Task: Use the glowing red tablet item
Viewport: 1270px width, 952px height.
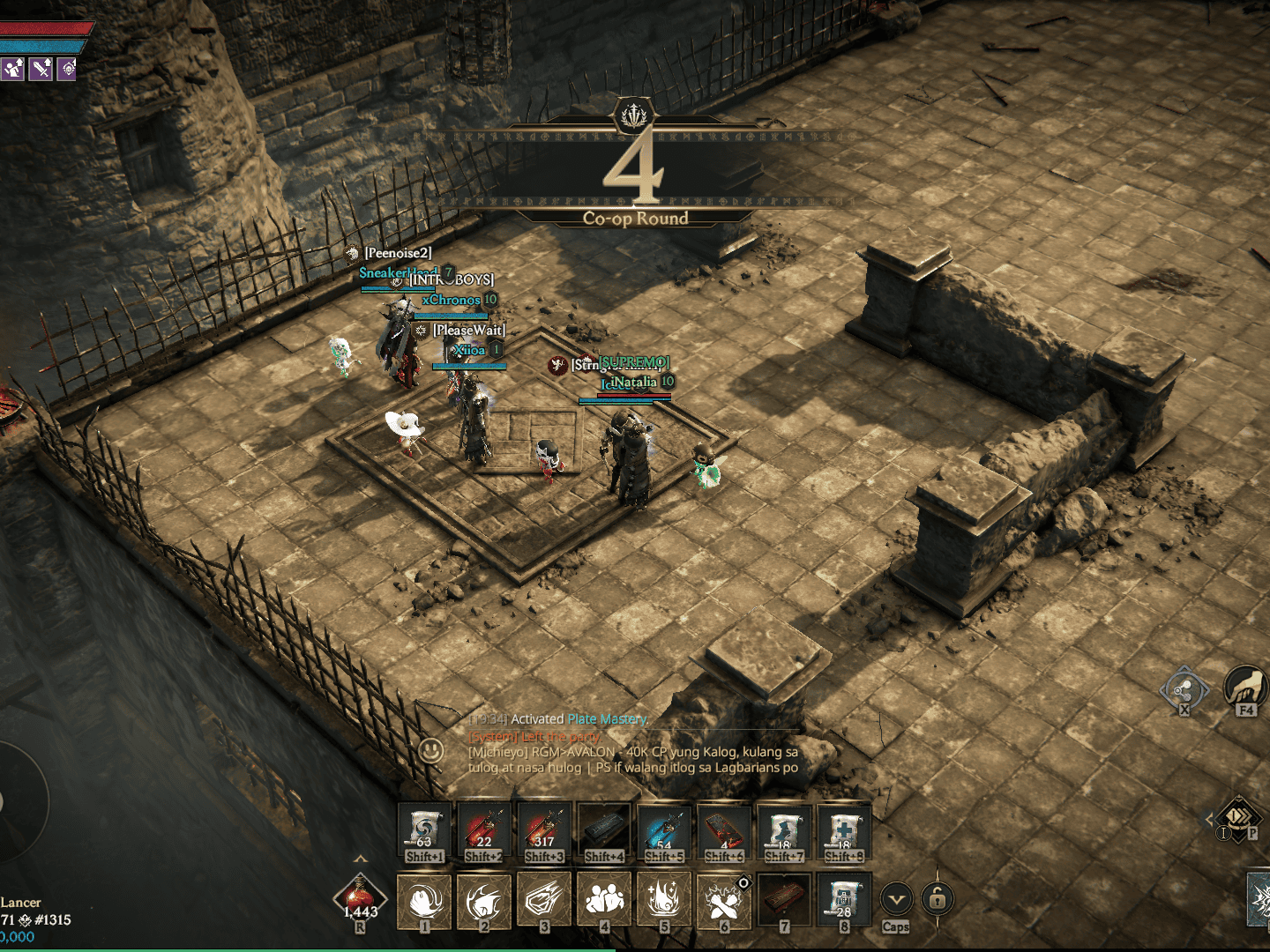Action: (x=724, y=830)
